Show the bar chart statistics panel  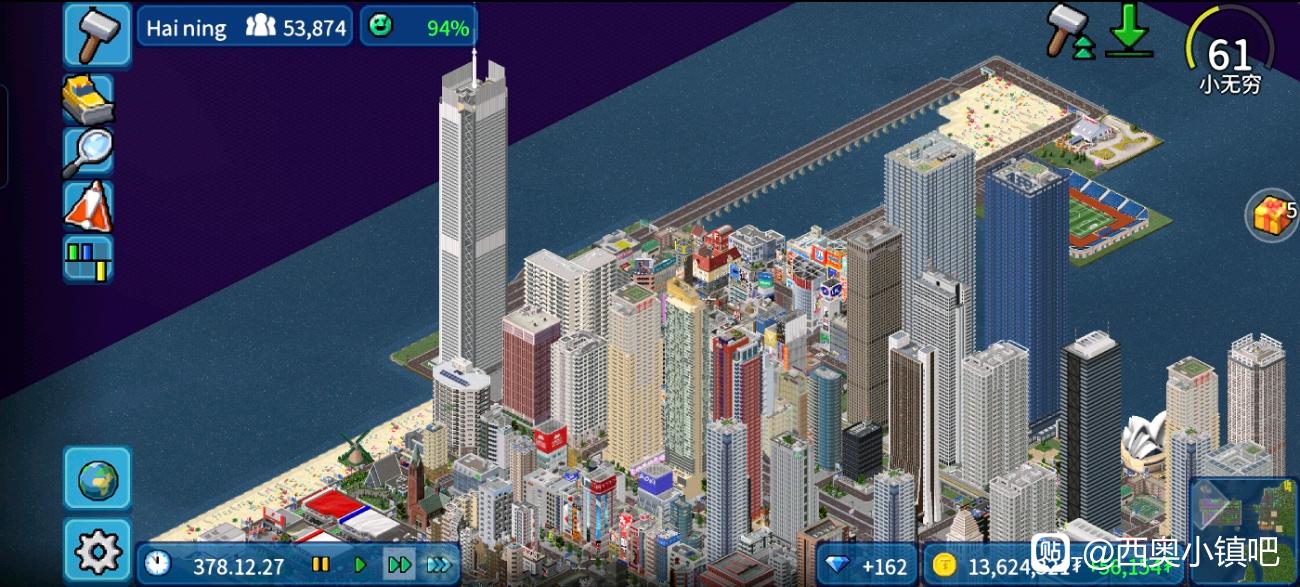pos(88,259)
